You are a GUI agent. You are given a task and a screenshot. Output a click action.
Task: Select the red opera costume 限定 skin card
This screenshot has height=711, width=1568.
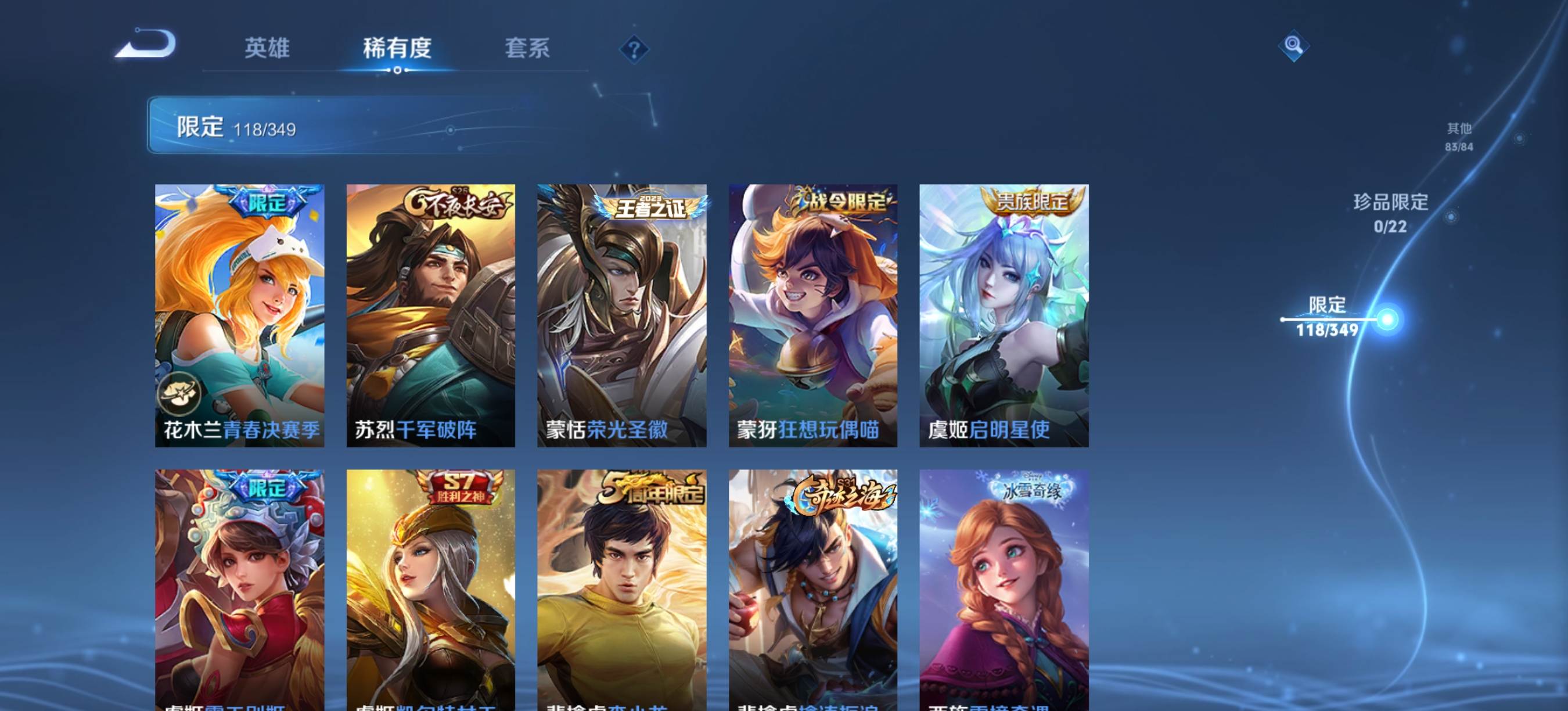point(239,589)
